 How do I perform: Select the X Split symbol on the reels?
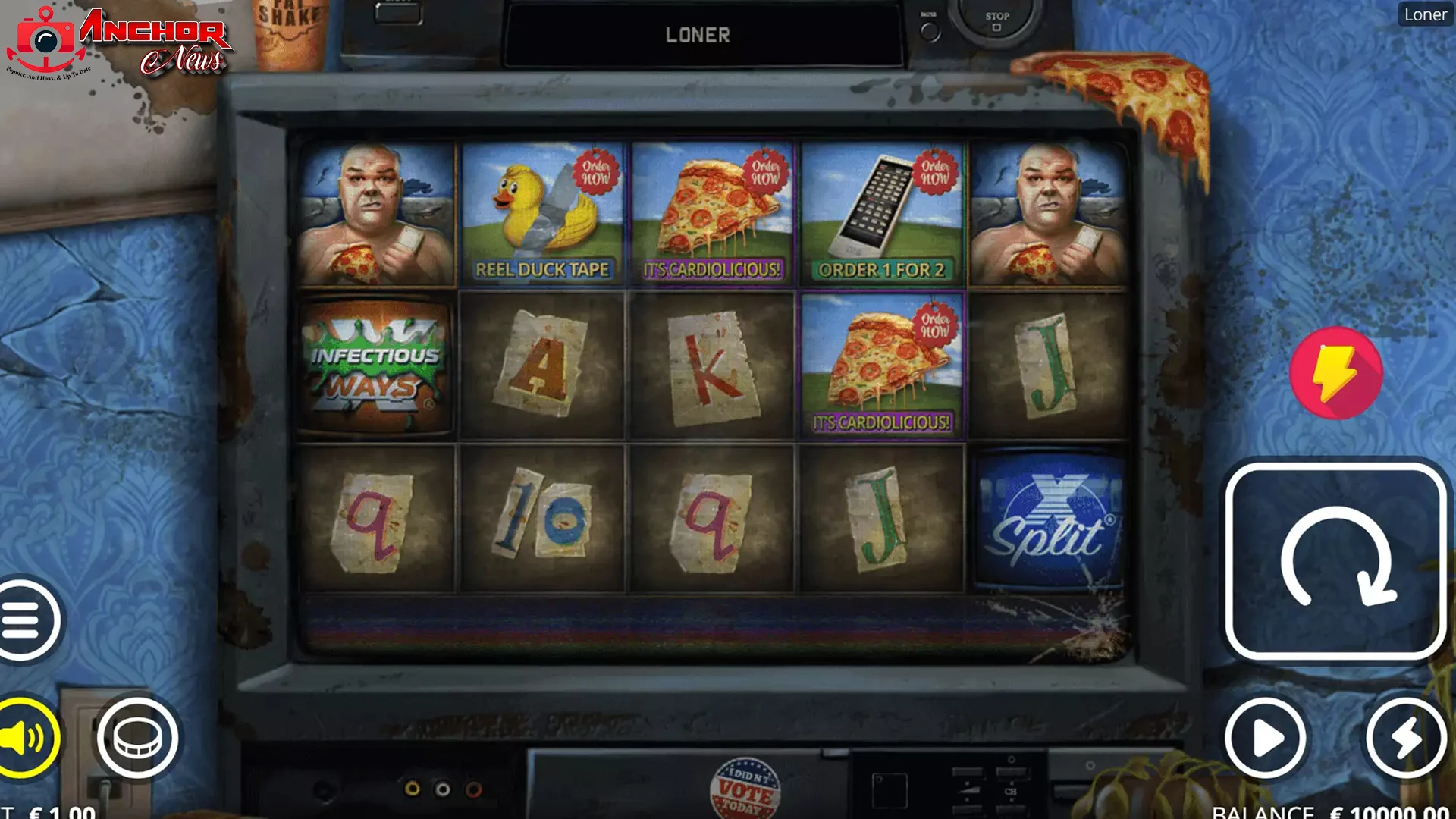pos(1050,518)
